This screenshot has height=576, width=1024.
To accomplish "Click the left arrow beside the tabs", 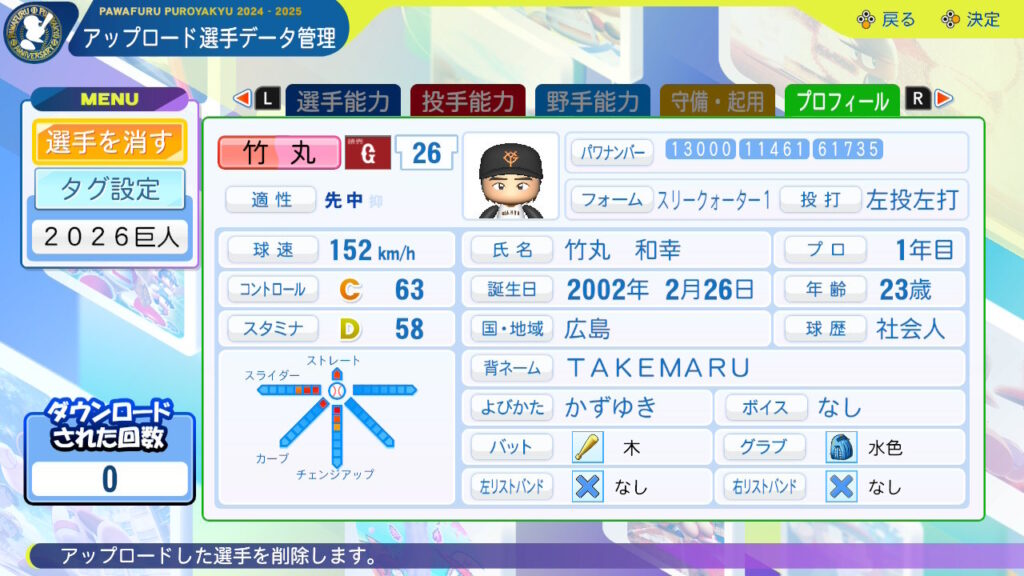I will 241,98.
